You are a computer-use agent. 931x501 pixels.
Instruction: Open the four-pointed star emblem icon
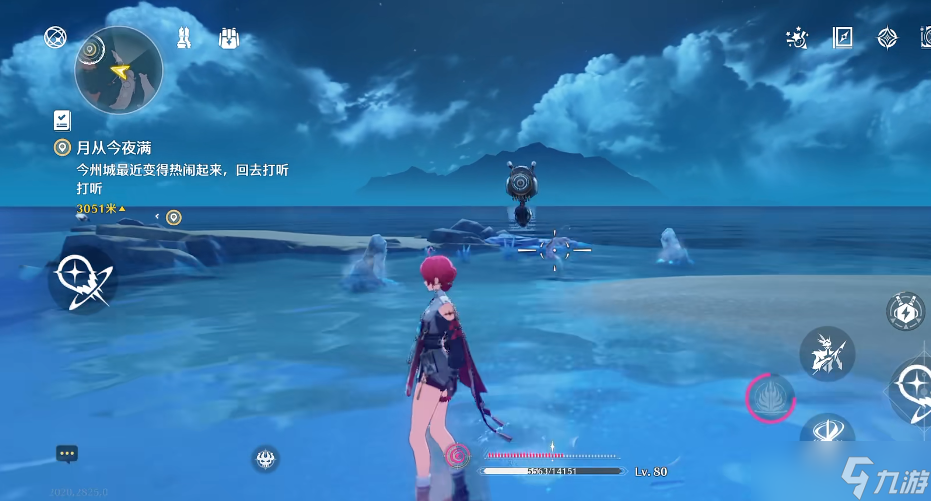(x=887, y=38)
